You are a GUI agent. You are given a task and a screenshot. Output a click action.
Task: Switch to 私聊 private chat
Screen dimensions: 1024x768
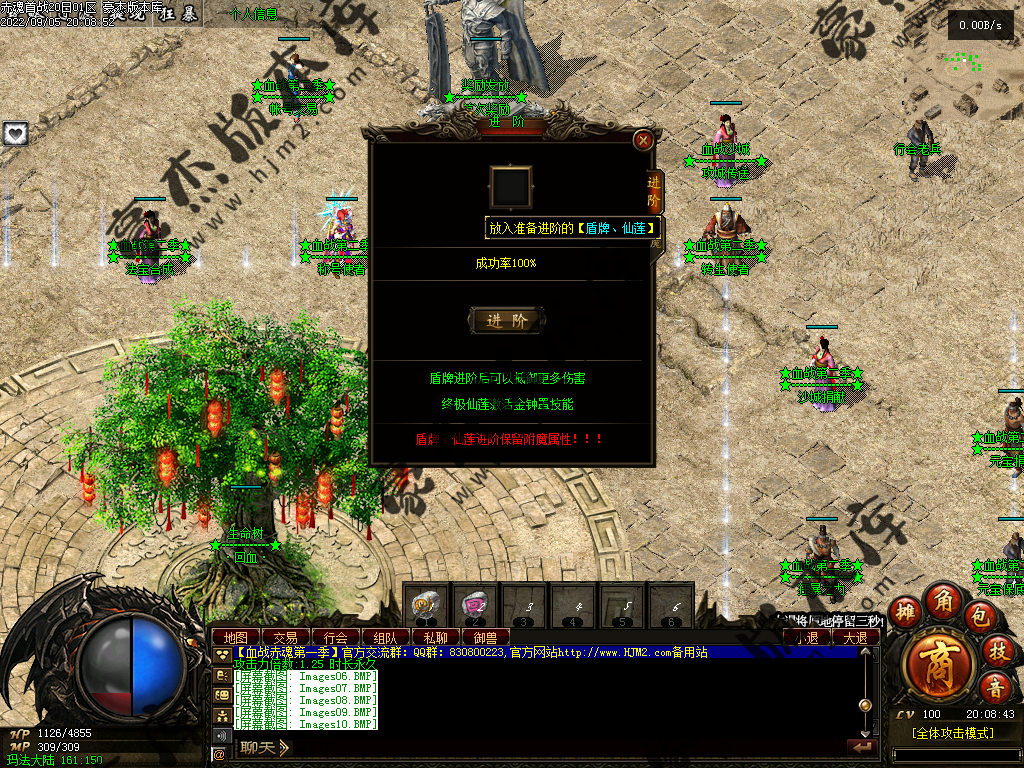[435, 637]
